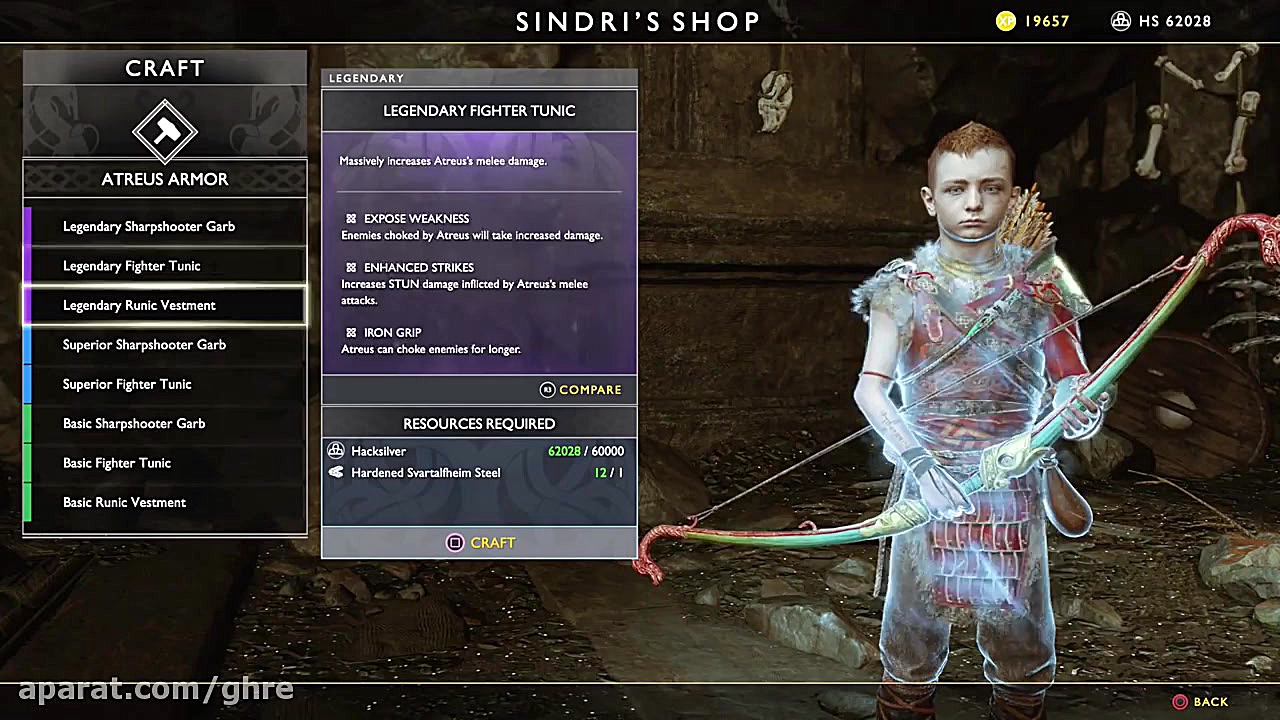Select the Craft hammer icon
Viewport: 1280px width, 720px height.
tap(165, 129)
